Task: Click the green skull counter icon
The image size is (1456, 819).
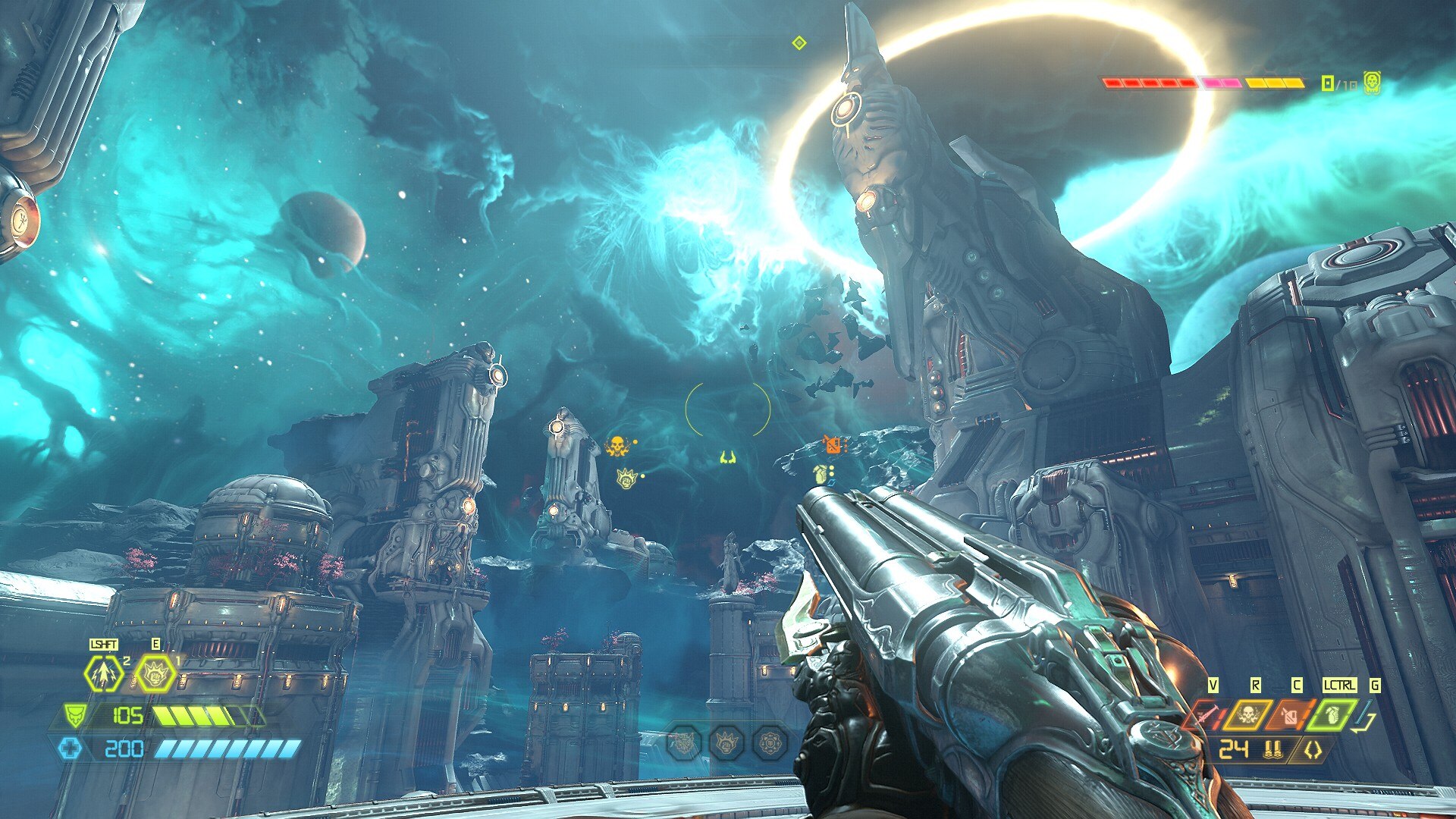Action: pyautogui.click(x=1371, y=83)
